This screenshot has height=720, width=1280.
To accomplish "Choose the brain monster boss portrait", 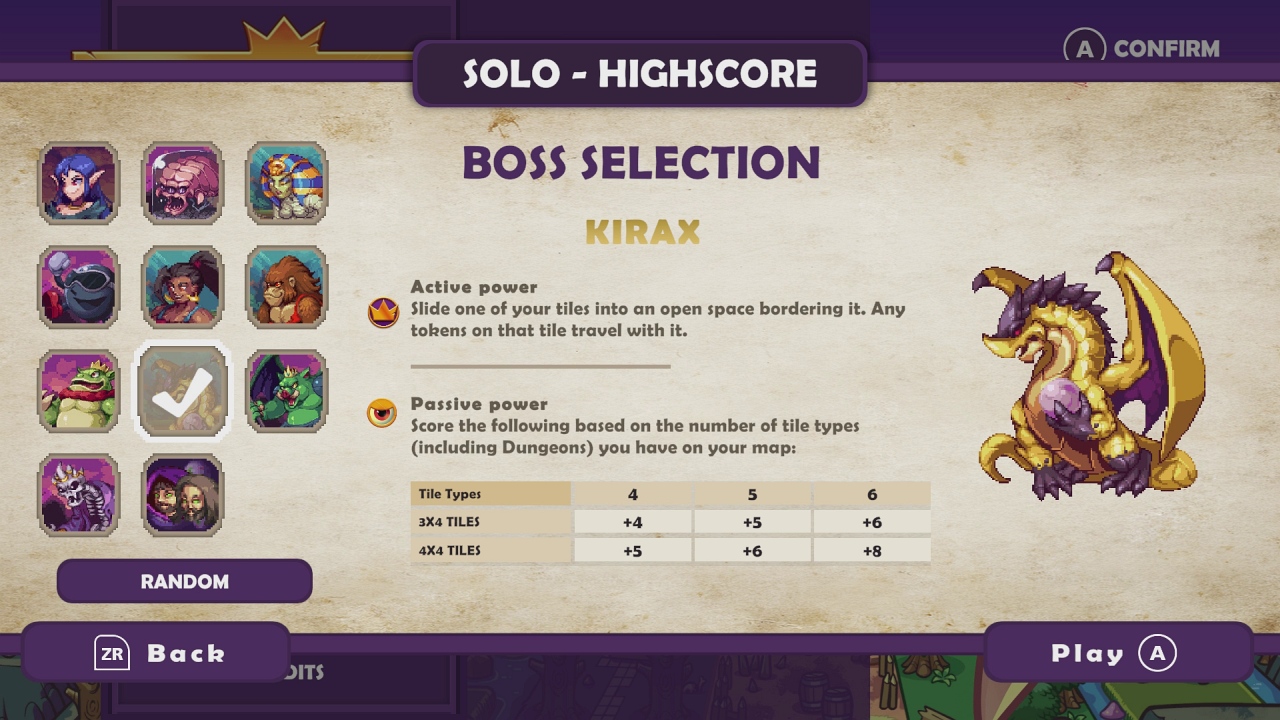I will point(183,184).
